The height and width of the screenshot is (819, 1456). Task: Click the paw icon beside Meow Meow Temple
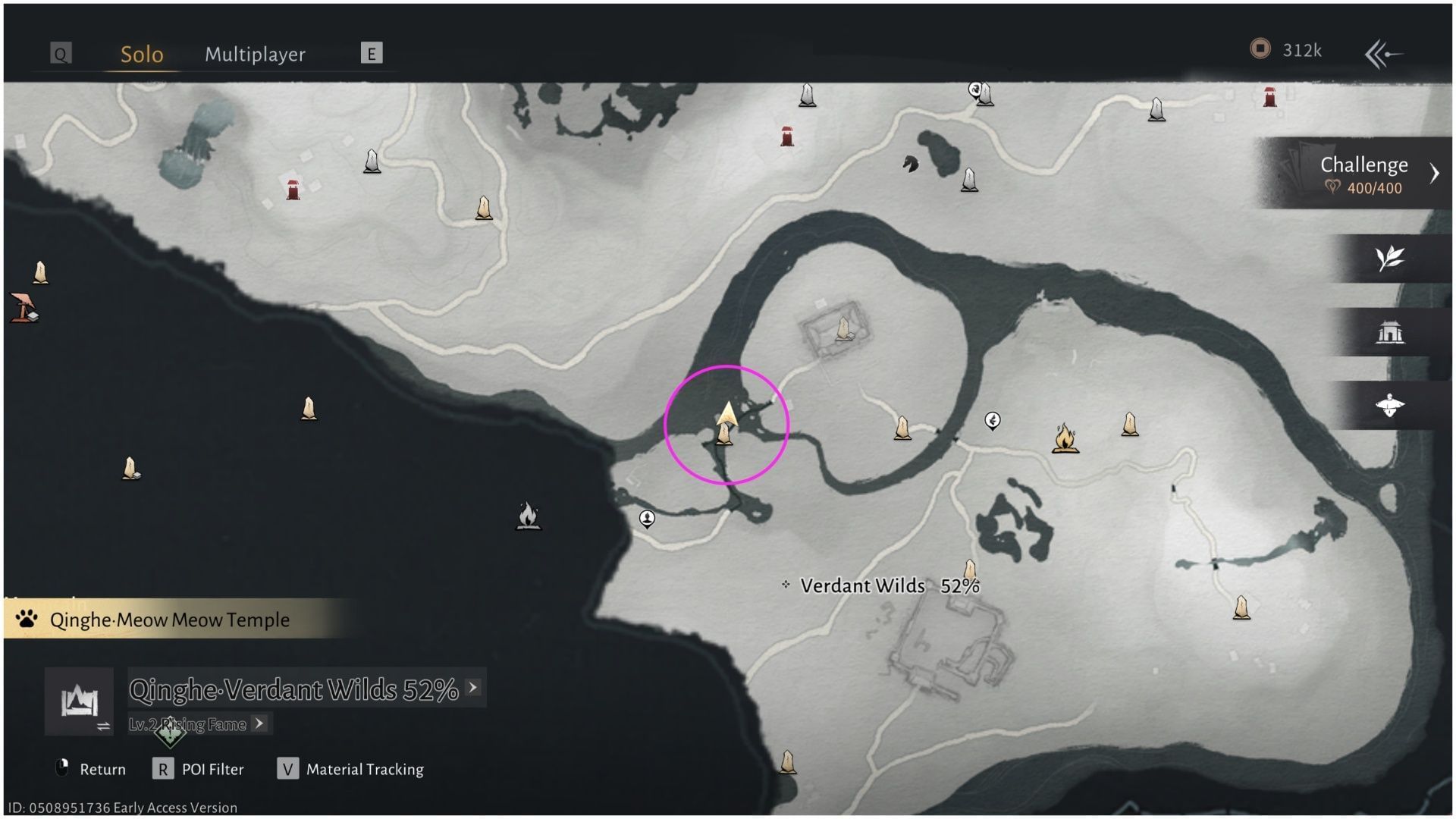pyautogui.click(x=24, y=619)
